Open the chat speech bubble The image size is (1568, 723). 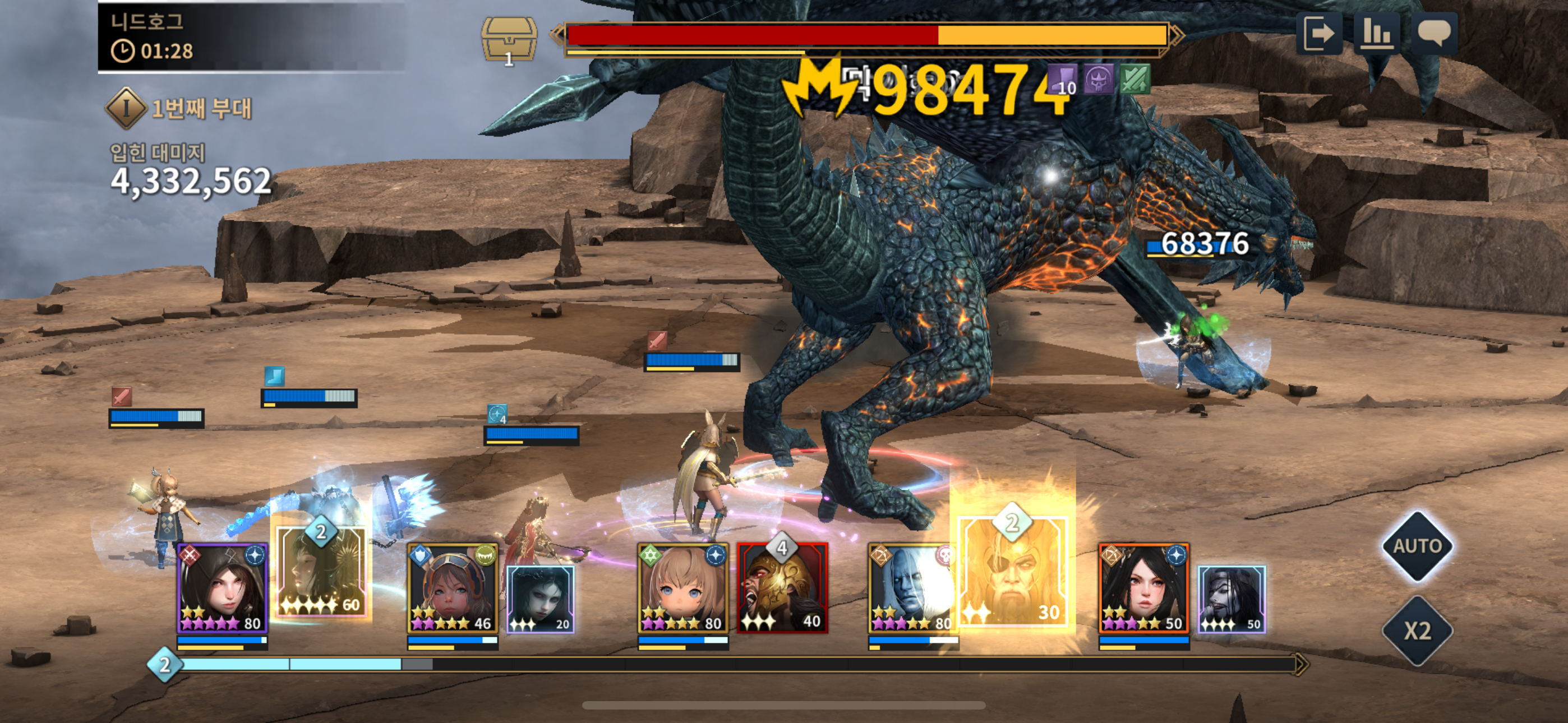coord(1433,33)
